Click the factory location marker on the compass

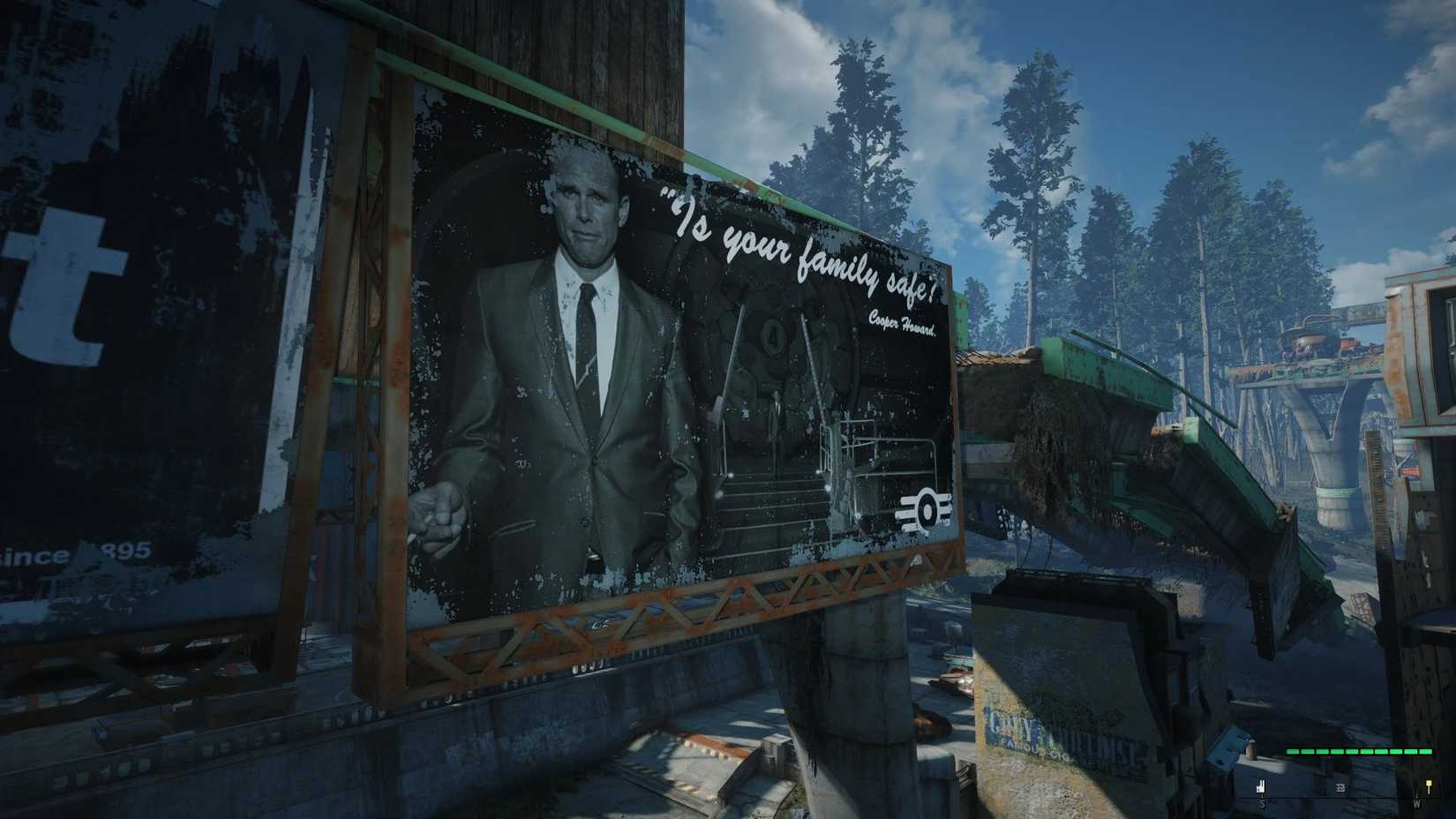pyautogui.click(x=1261, y=785)
